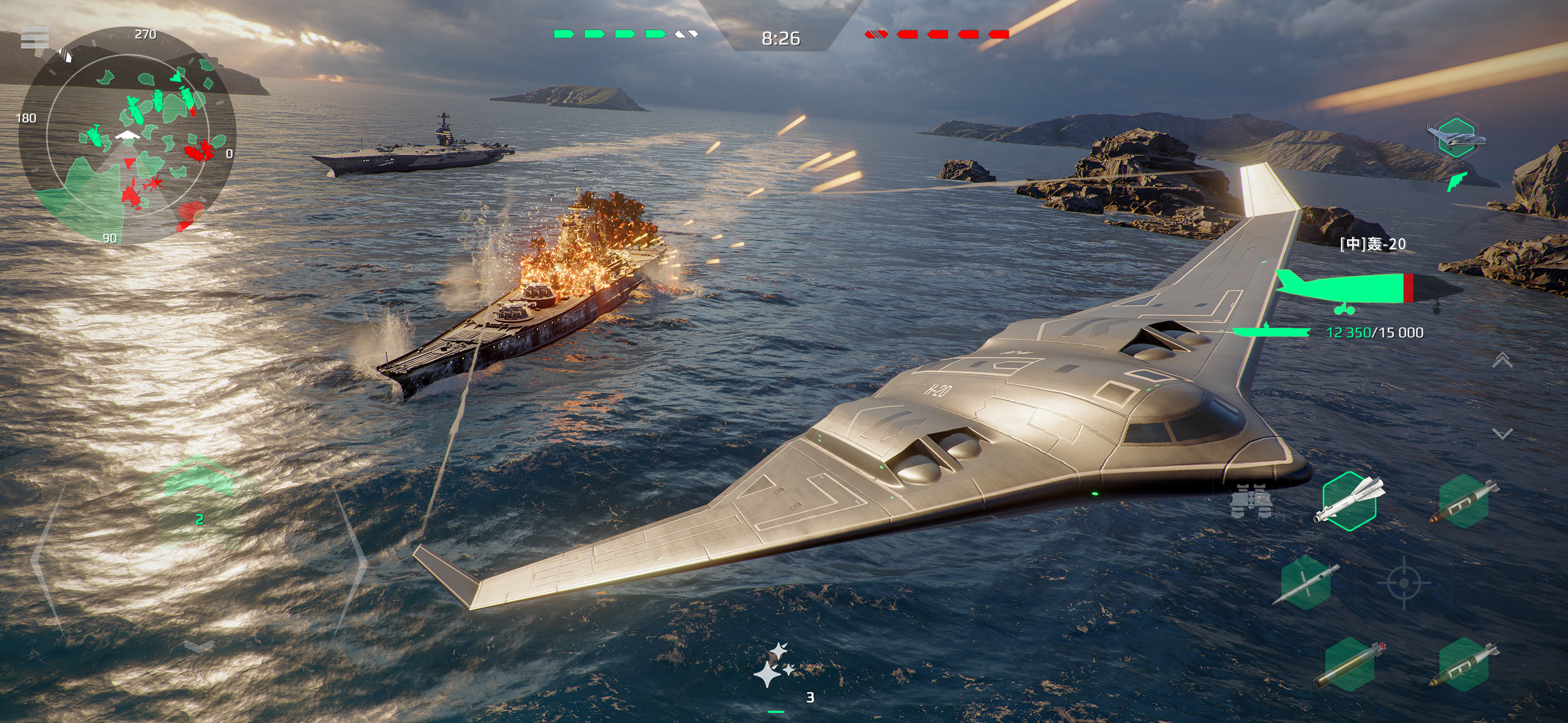The image size is (1568, 723).
Task: Tap the single-chevron descend arrow
Action: pyautogui.click(x=1502, y=433)
